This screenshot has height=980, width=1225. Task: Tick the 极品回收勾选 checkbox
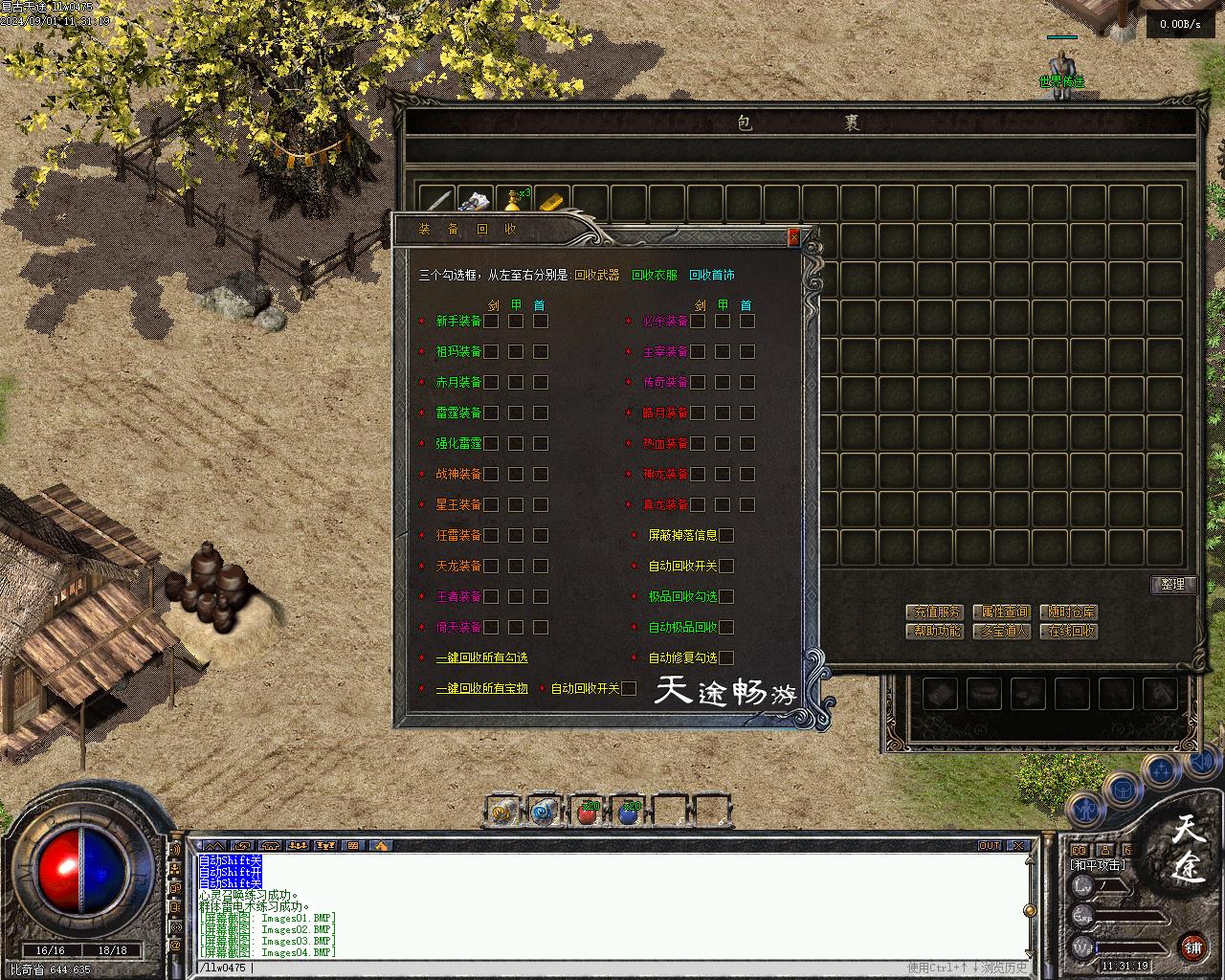(x=726, y=596)
